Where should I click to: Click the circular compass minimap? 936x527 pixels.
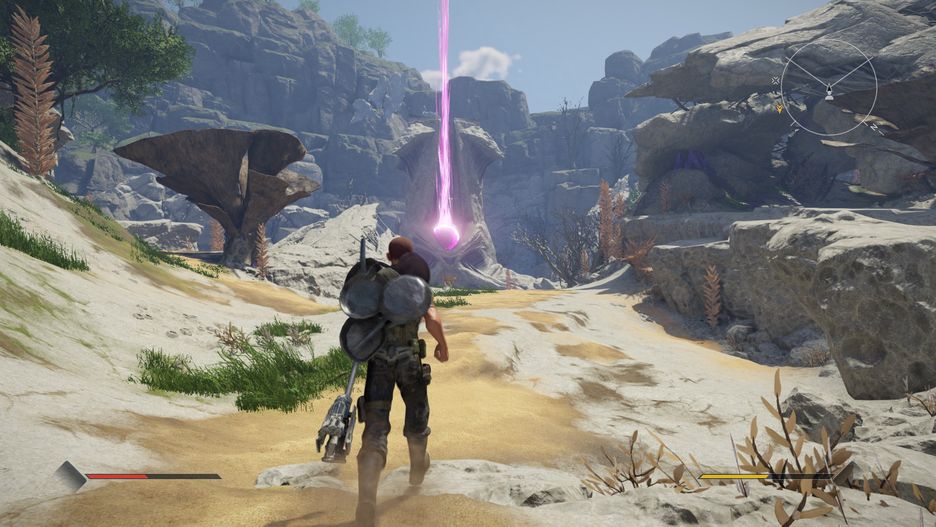[828, 89]
